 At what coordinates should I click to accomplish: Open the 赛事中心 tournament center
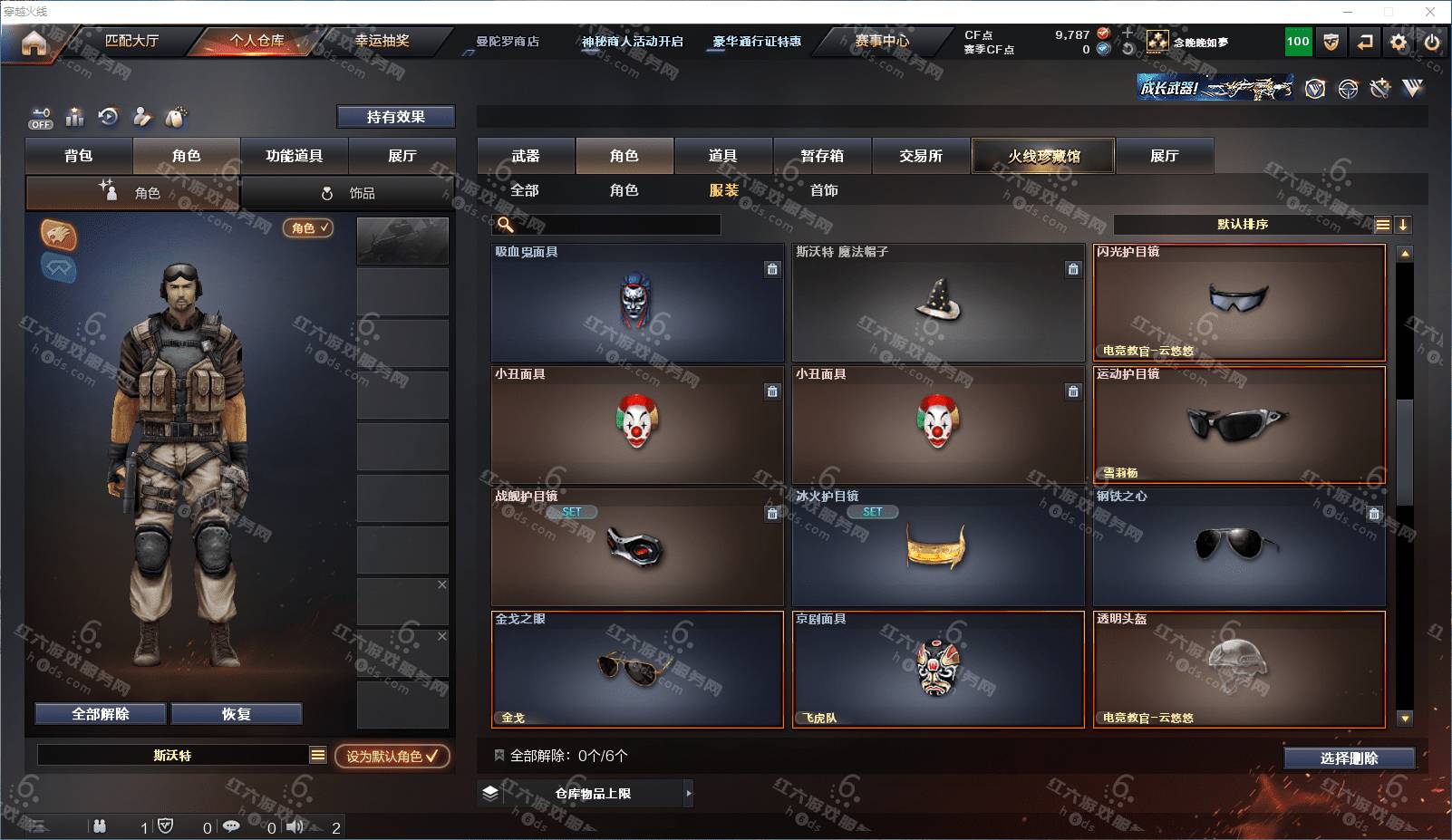881,41
